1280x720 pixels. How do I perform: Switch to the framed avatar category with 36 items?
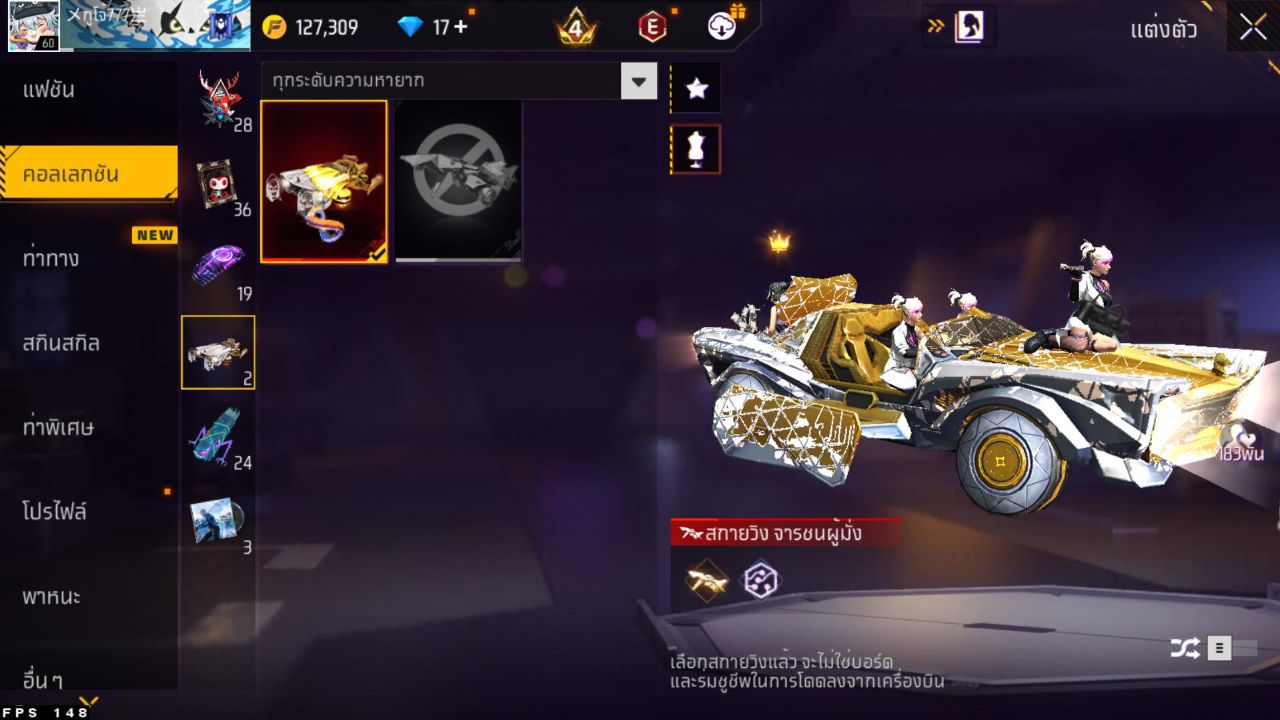(218, 180)
